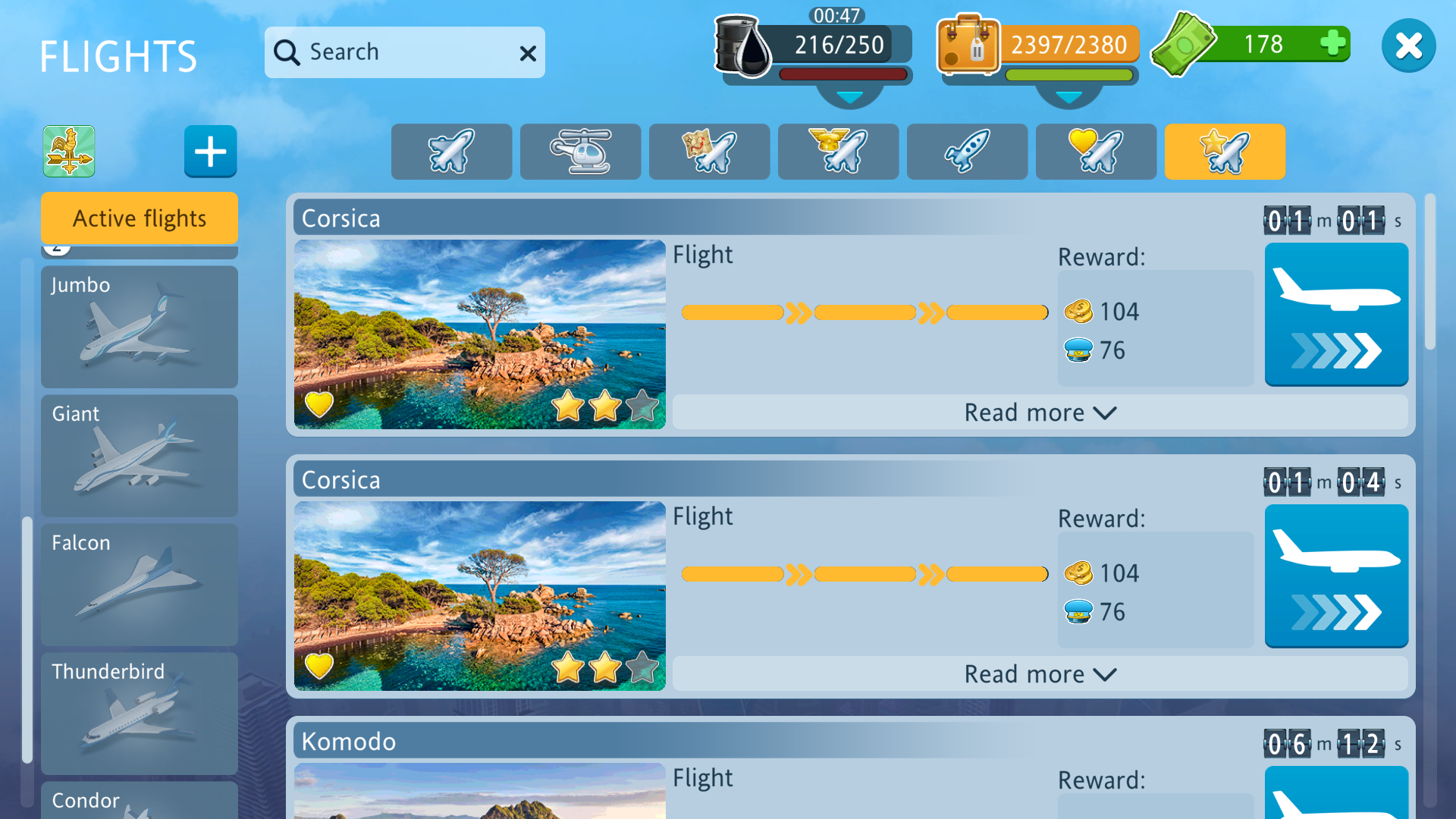Expand the passenger suitcase dropdown arrow
The image size is (1456, 819).
coord(1068,98)
